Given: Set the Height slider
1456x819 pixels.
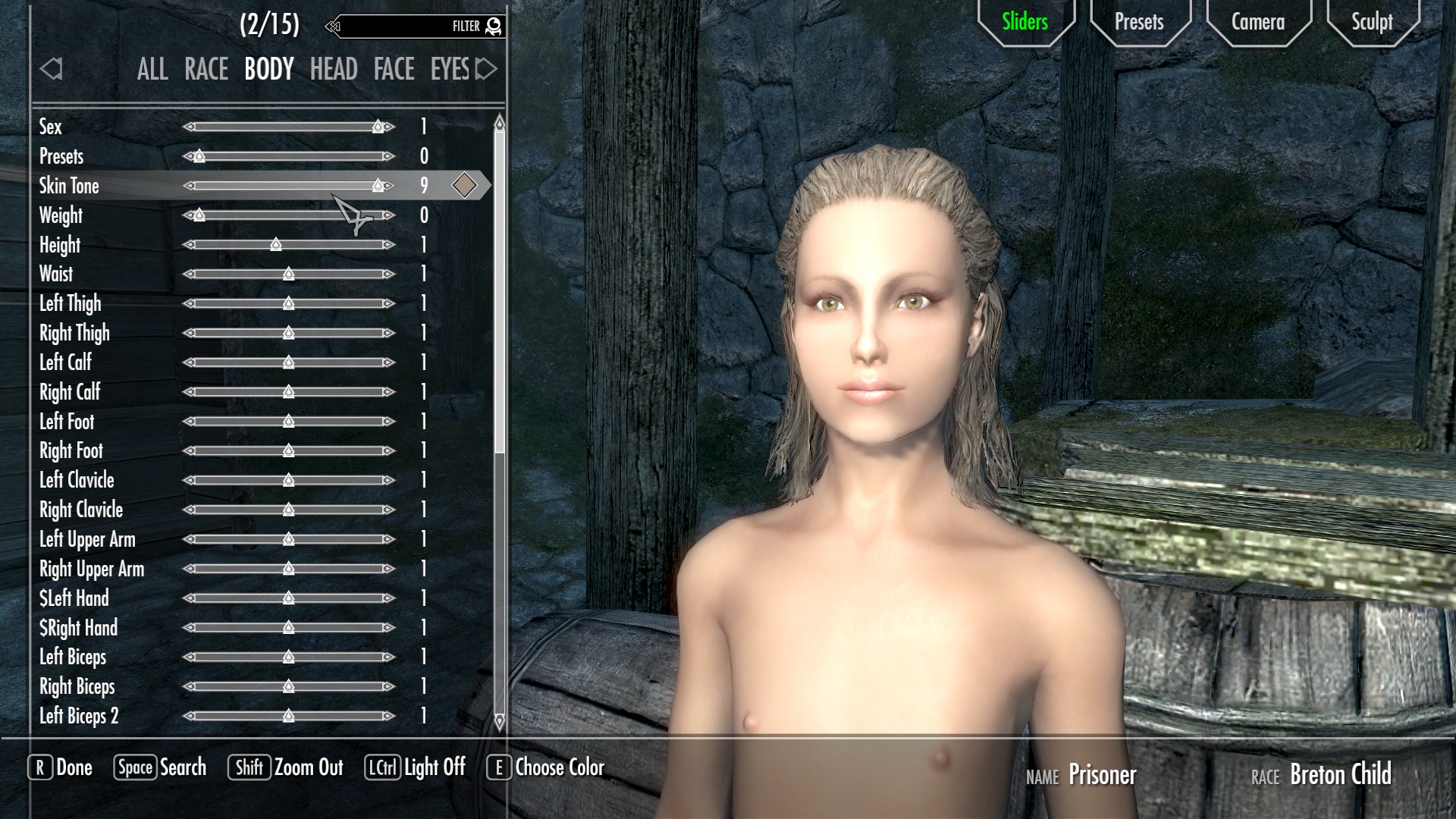Looking at the screenshot, I should click(289, 245).
